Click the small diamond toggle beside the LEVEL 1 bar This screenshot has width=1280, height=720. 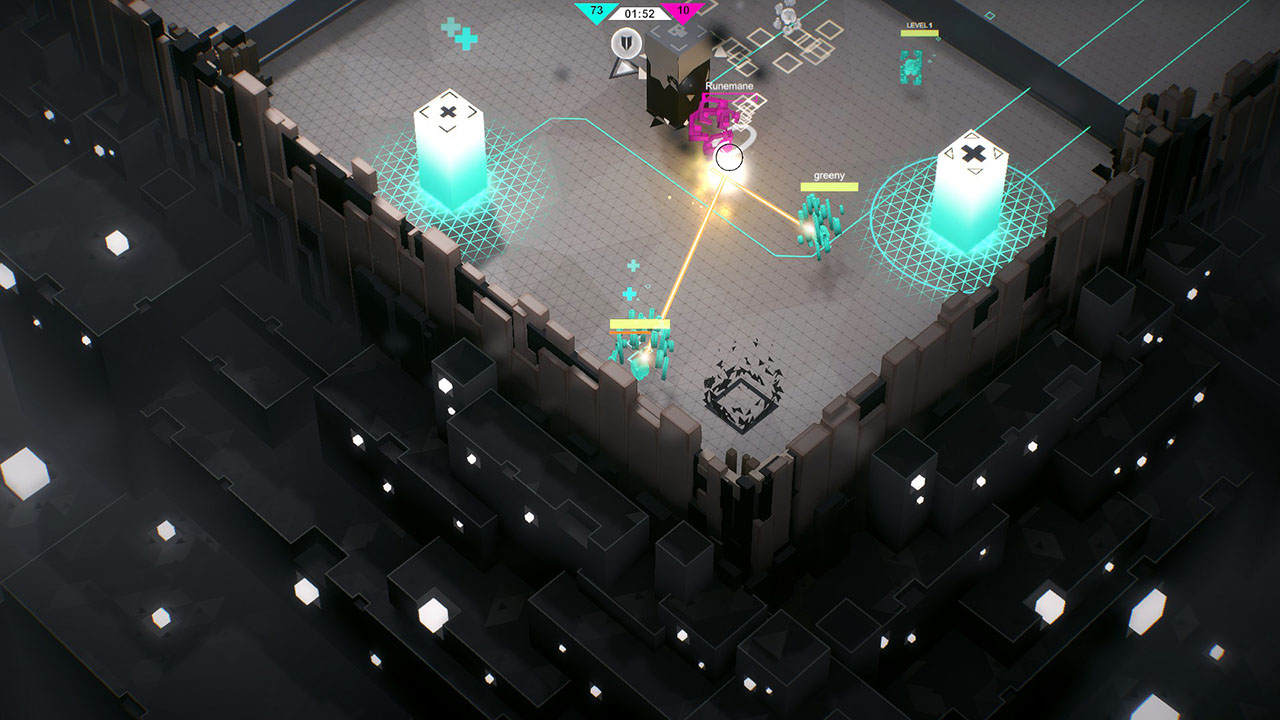tap(939, 39)
